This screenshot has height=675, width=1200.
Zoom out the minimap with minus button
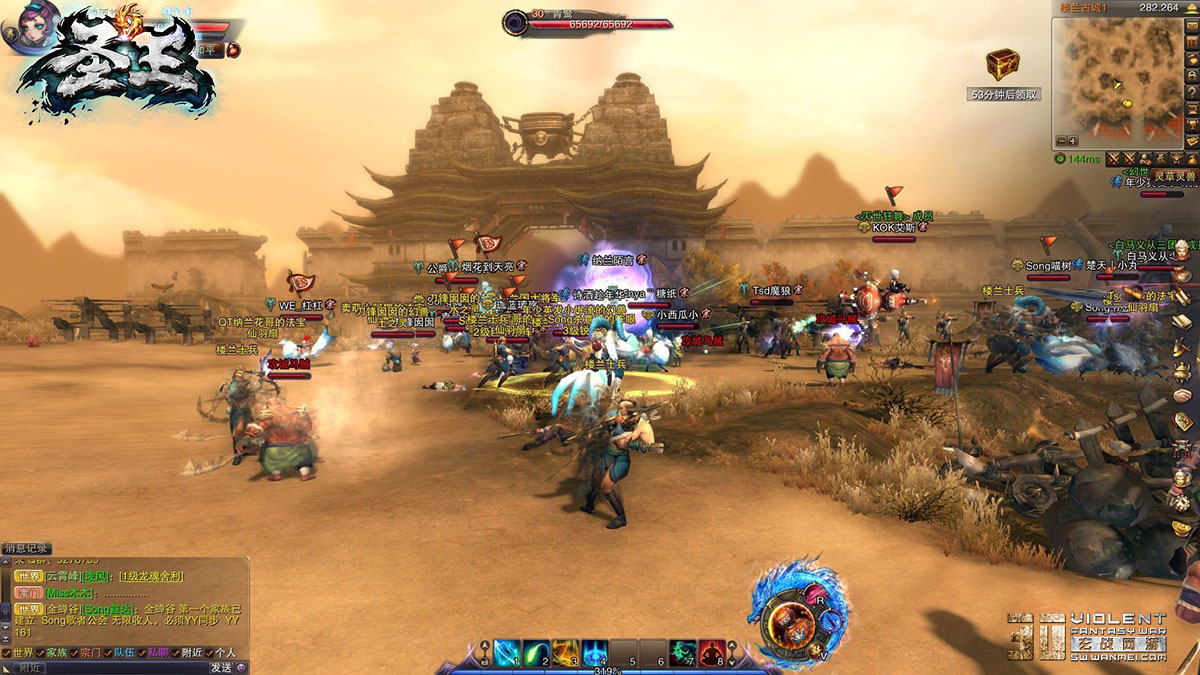(1060, 141)
